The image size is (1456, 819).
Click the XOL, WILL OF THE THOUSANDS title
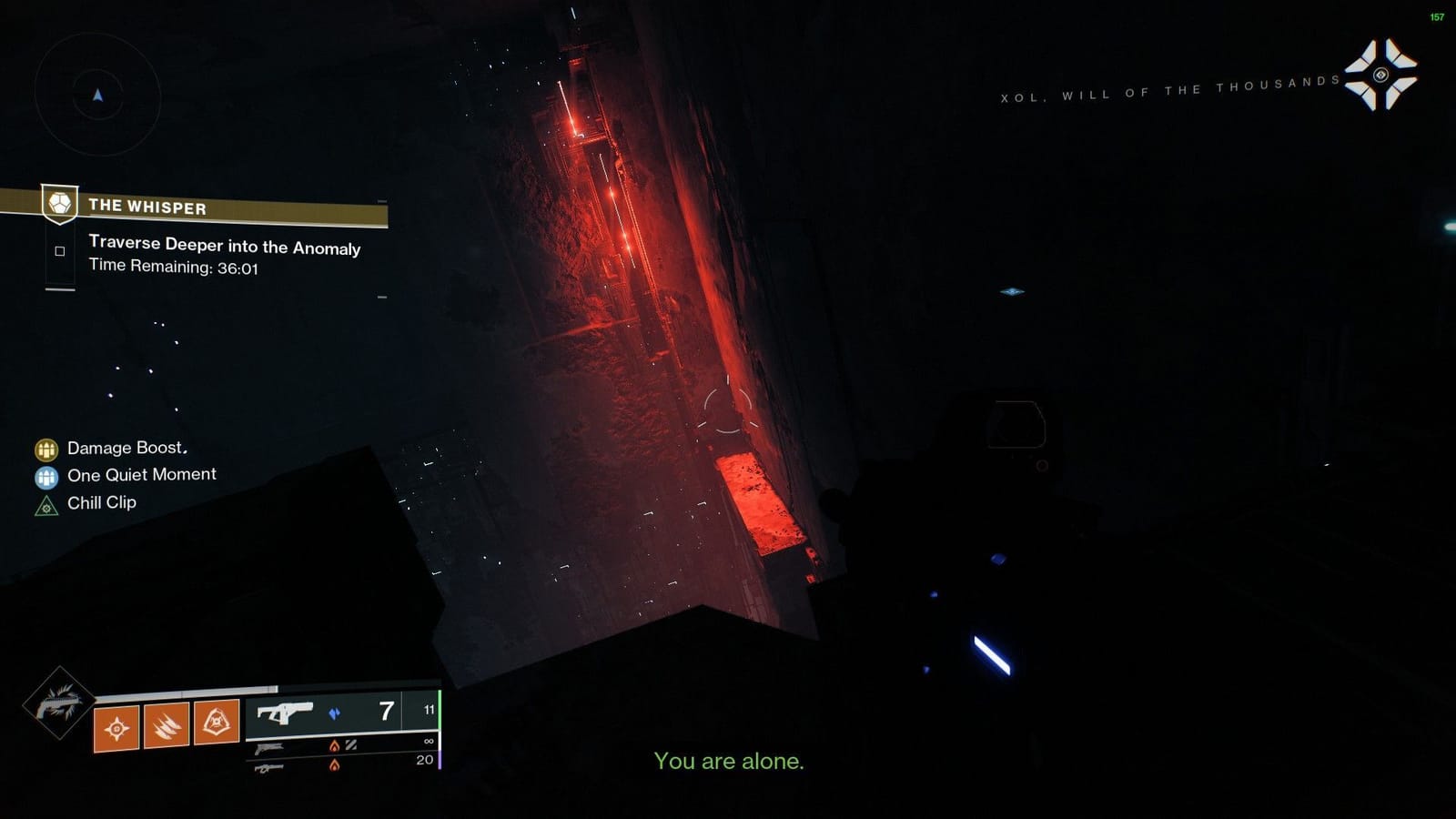1168,91
